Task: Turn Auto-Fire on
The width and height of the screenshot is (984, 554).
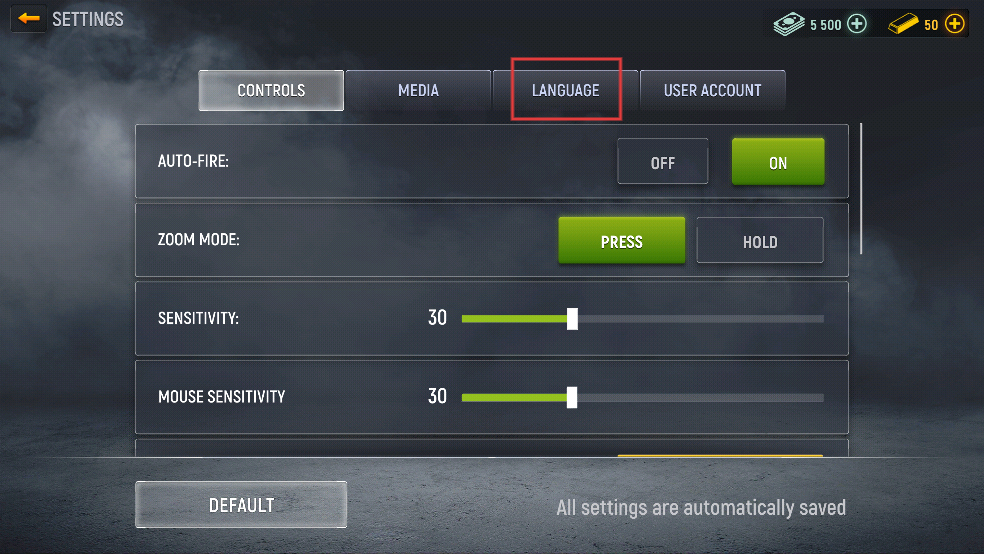Action: tap(778, 162)
